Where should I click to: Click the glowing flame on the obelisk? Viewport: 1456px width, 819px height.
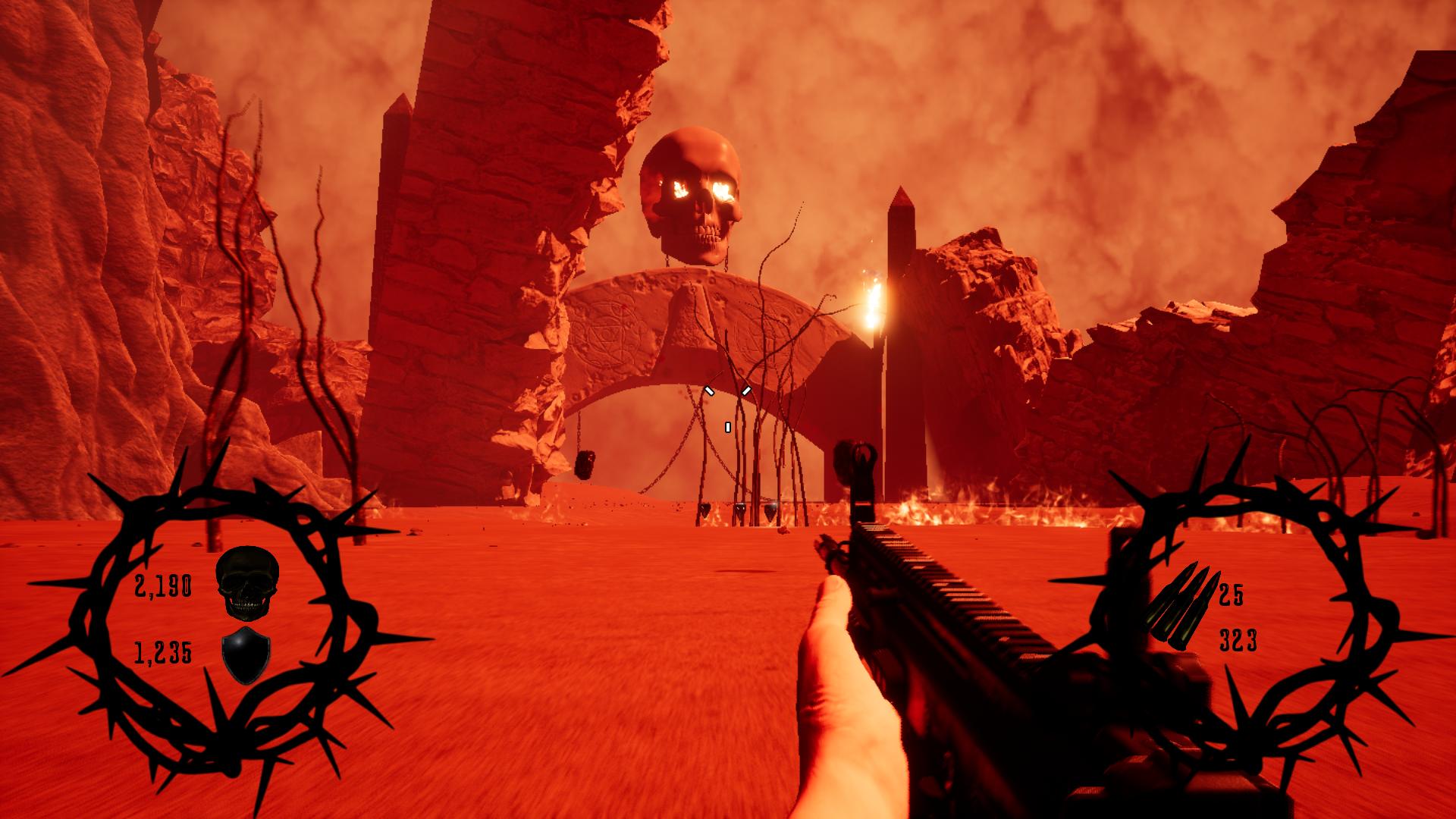(x=872, y=303)
